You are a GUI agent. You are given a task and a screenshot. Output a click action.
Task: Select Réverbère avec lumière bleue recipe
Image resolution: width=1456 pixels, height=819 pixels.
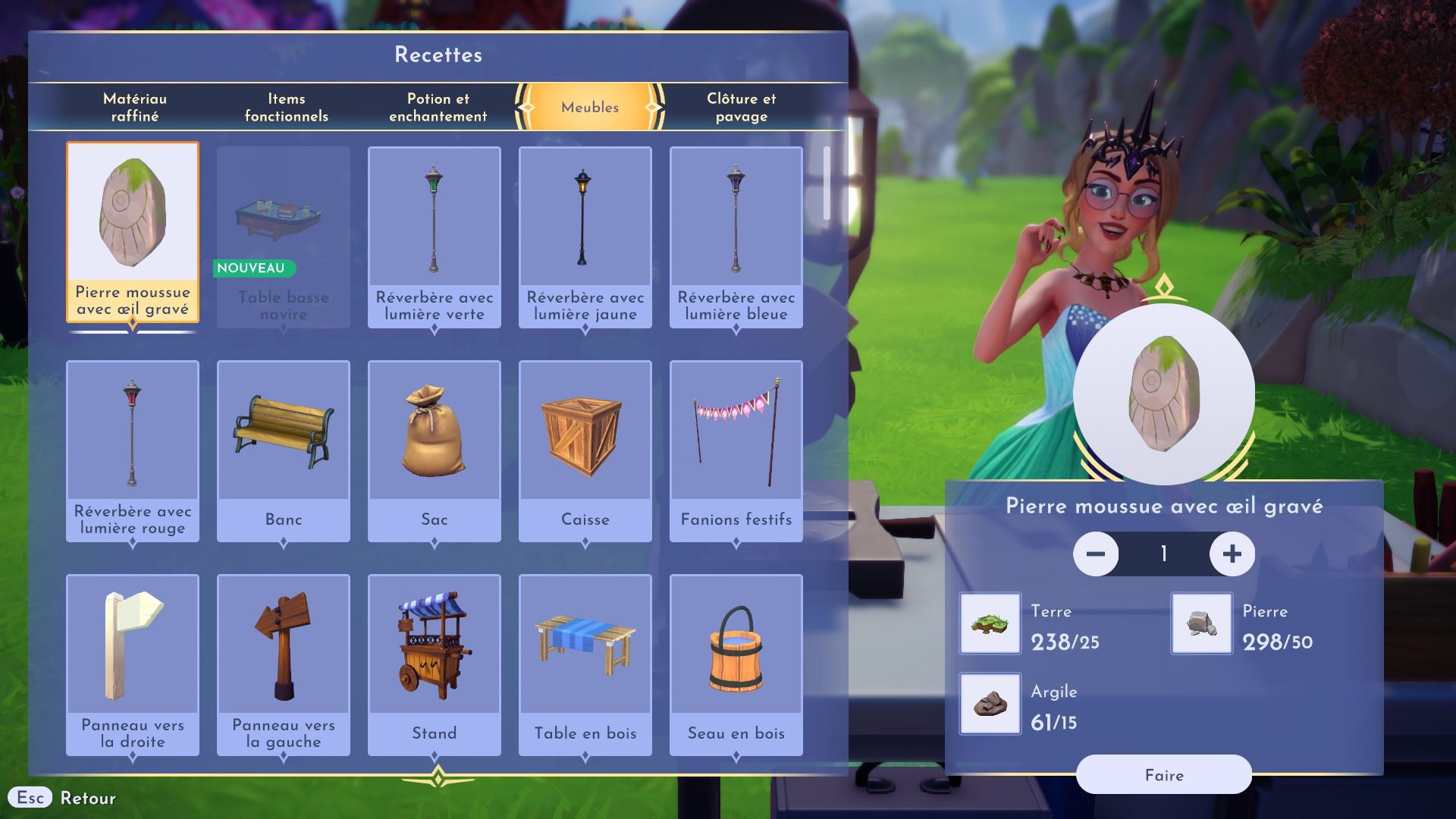(736, 237)
